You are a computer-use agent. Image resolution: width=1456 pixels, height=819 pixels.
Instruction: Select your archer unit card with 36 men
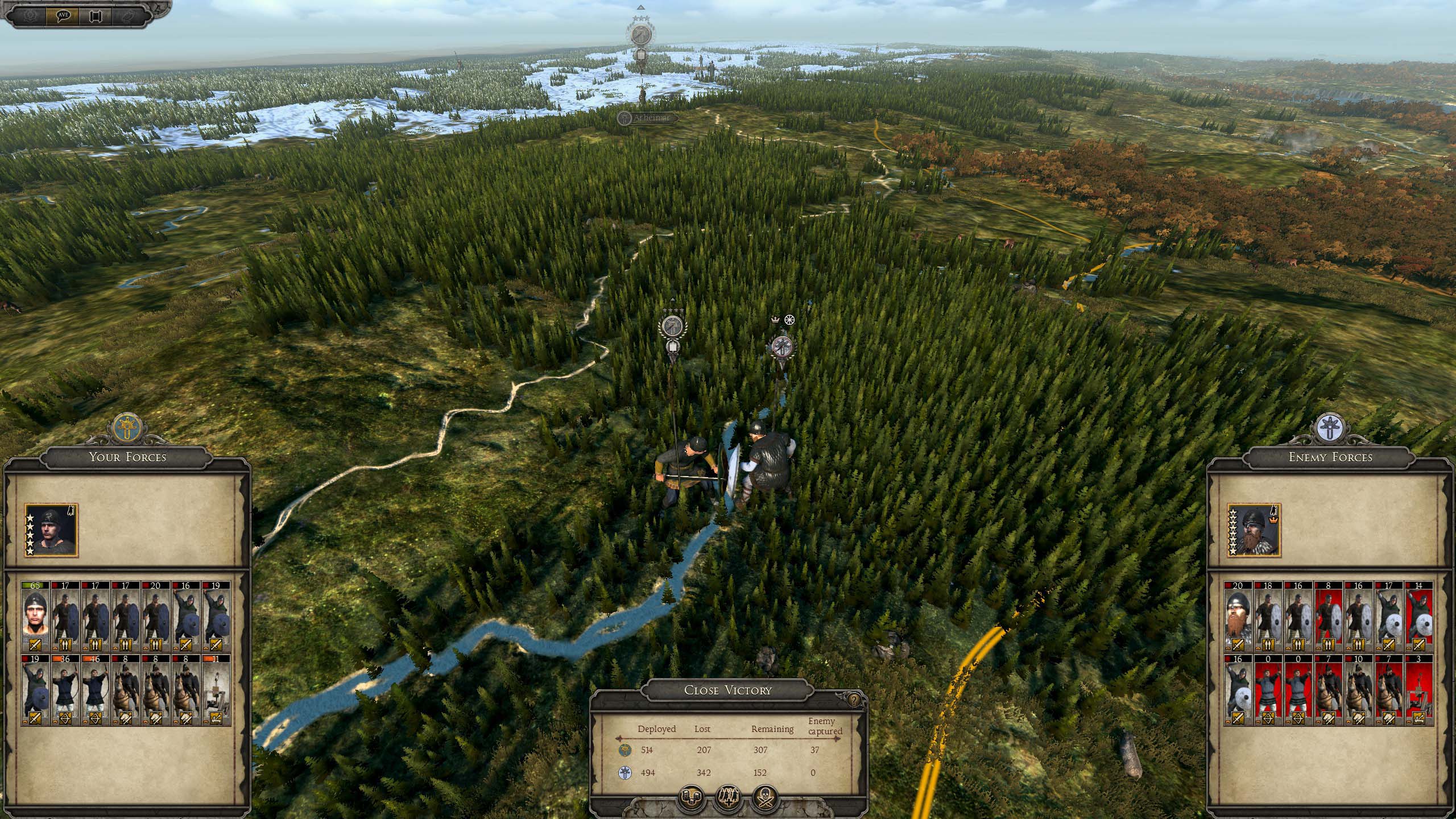[x=65, y=690]
